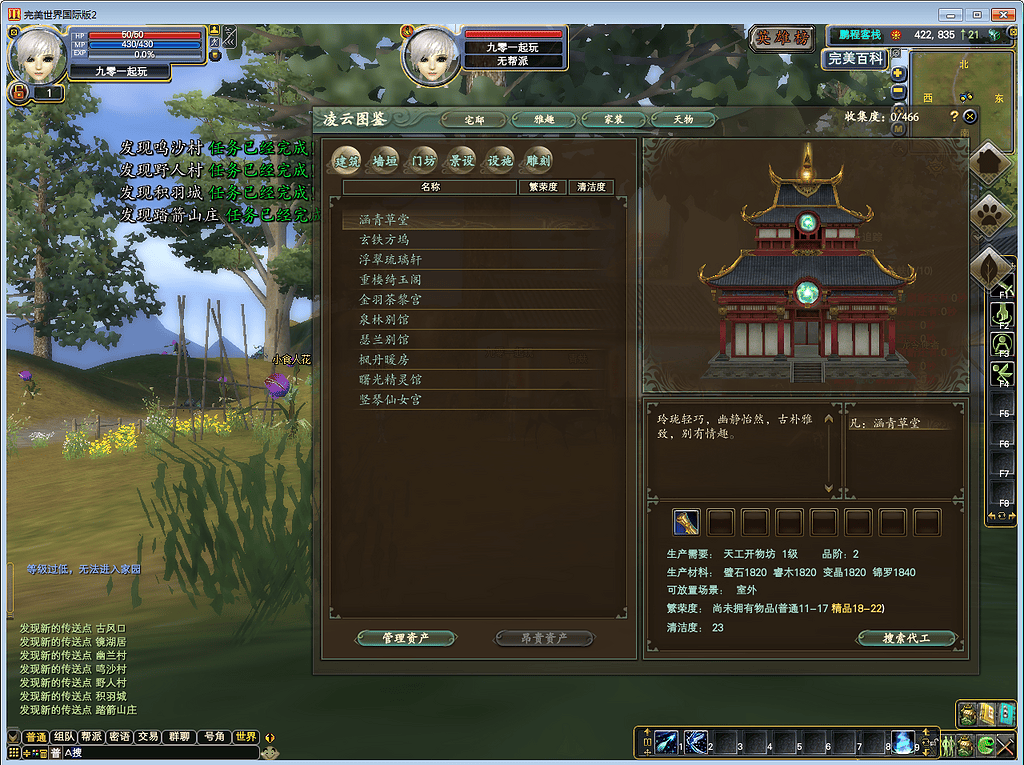Pick 竖琴仙女宫 from the list
This screenshot has width=1024, height=765.
391,400
